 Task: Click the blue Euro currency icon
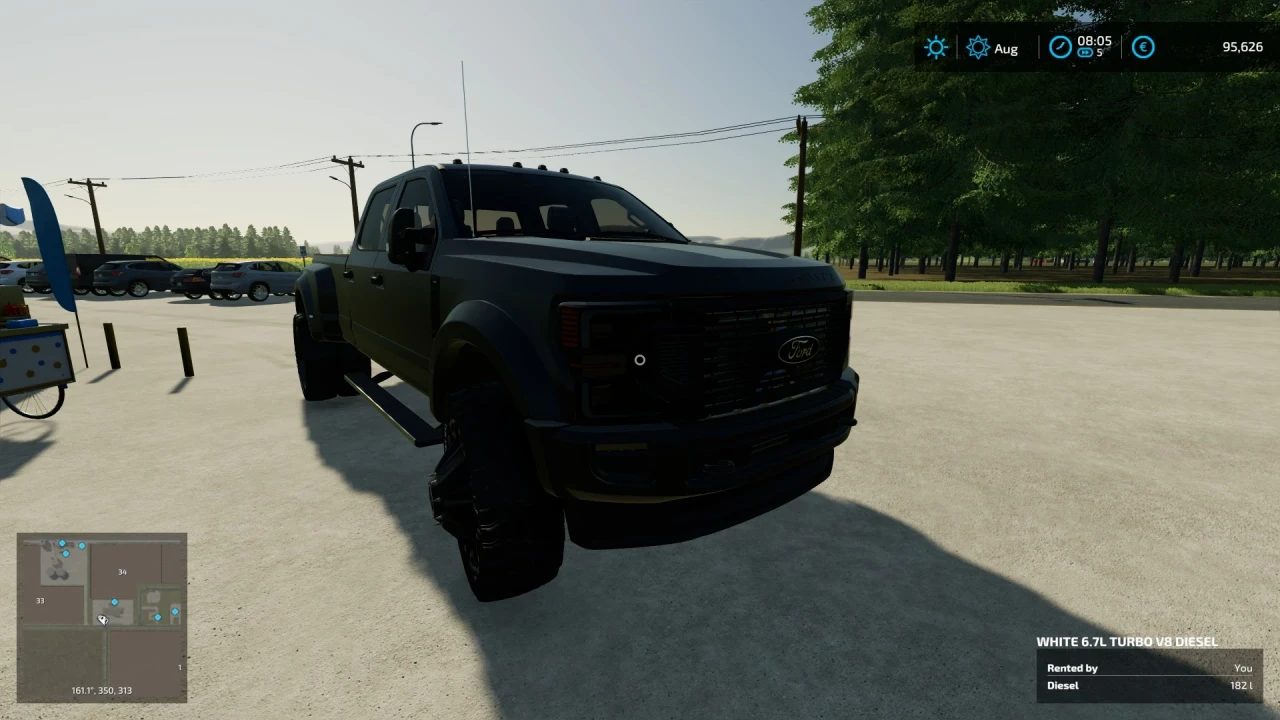pos(1143,47)
